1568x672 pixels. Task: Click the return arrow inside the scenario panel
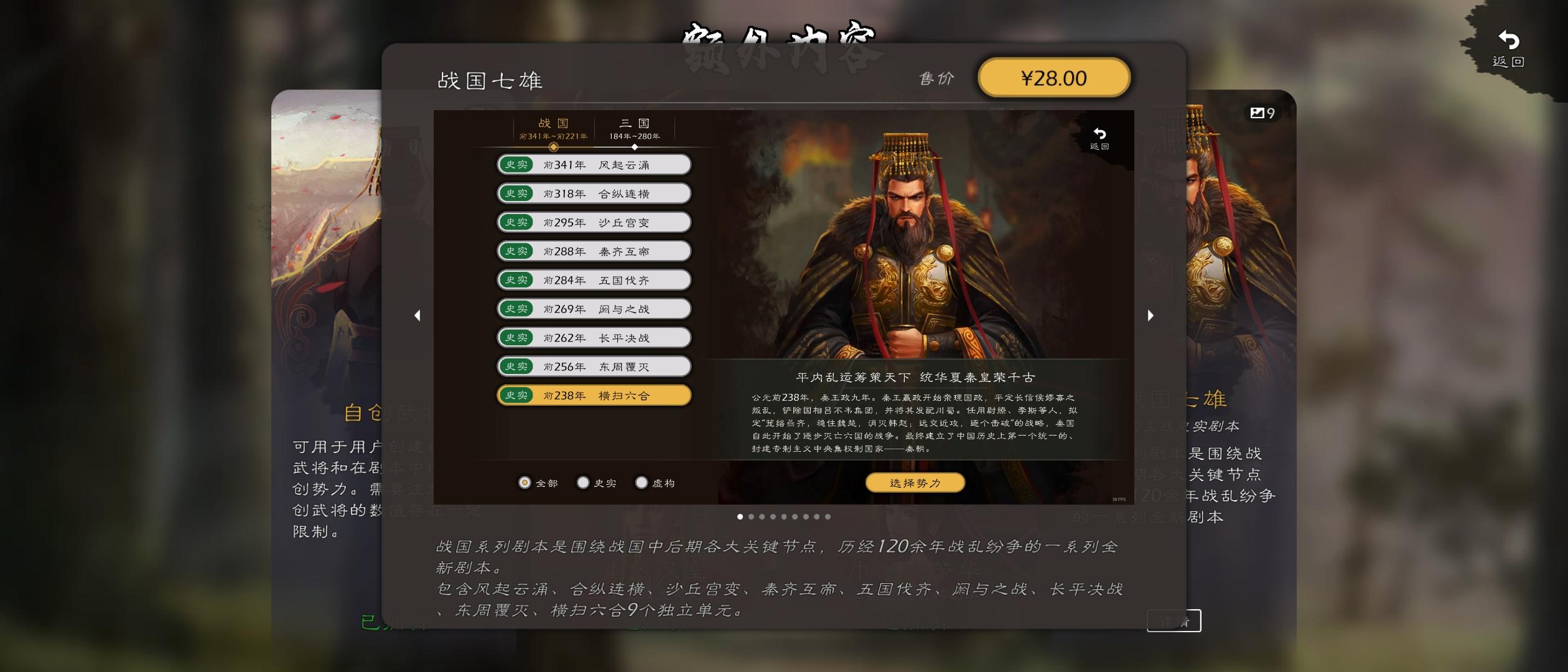pos(1099,138)
